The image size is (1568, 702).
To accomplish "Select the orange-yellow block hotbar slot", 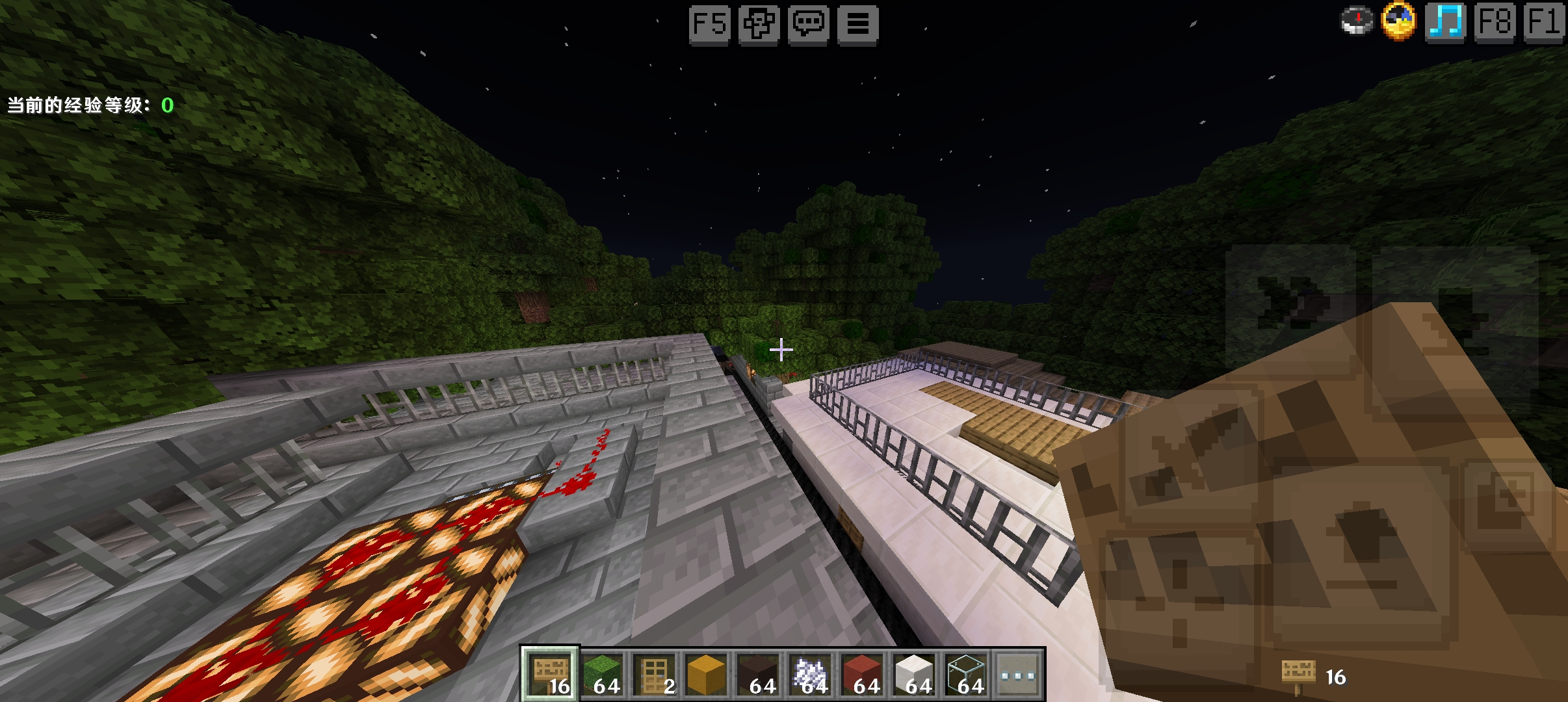I will tap(706, 675).
